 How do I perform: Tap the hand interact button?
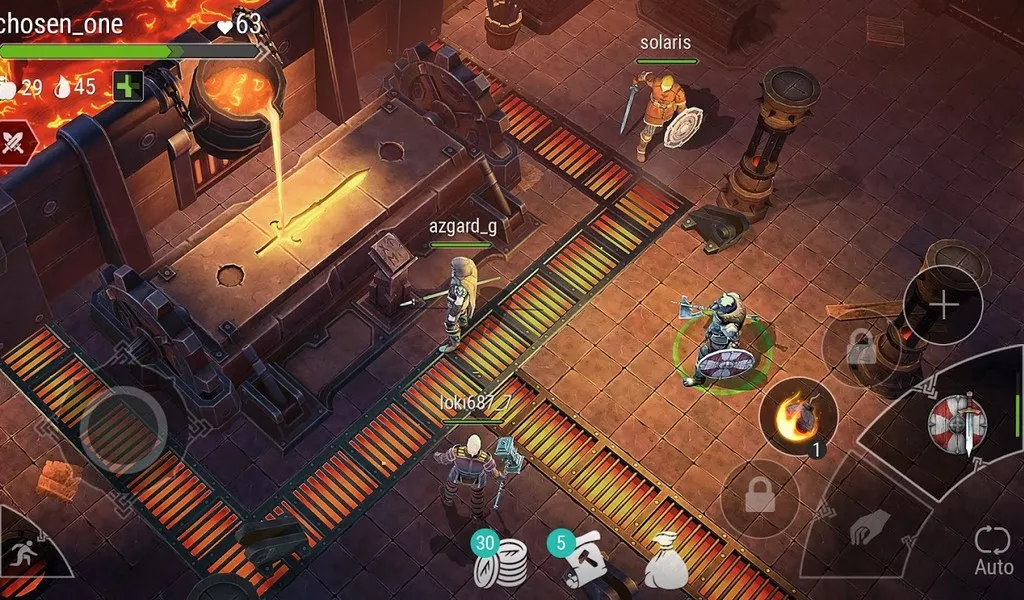point(870,528)
